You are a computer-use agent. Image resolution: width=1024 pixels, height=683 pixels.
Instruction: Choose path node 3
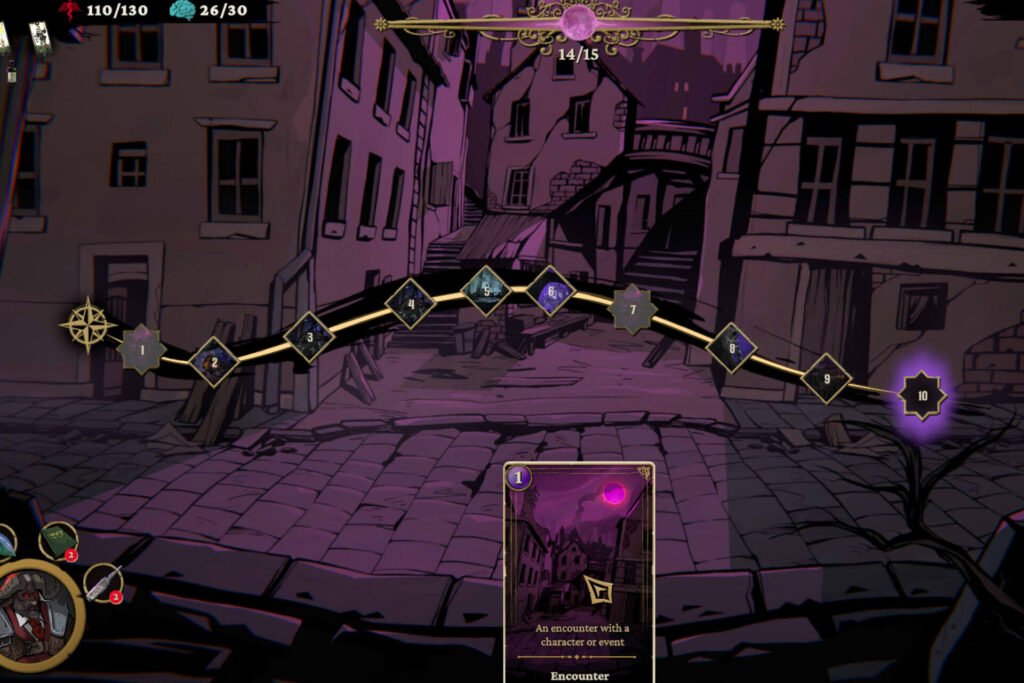tap(309, 336)
